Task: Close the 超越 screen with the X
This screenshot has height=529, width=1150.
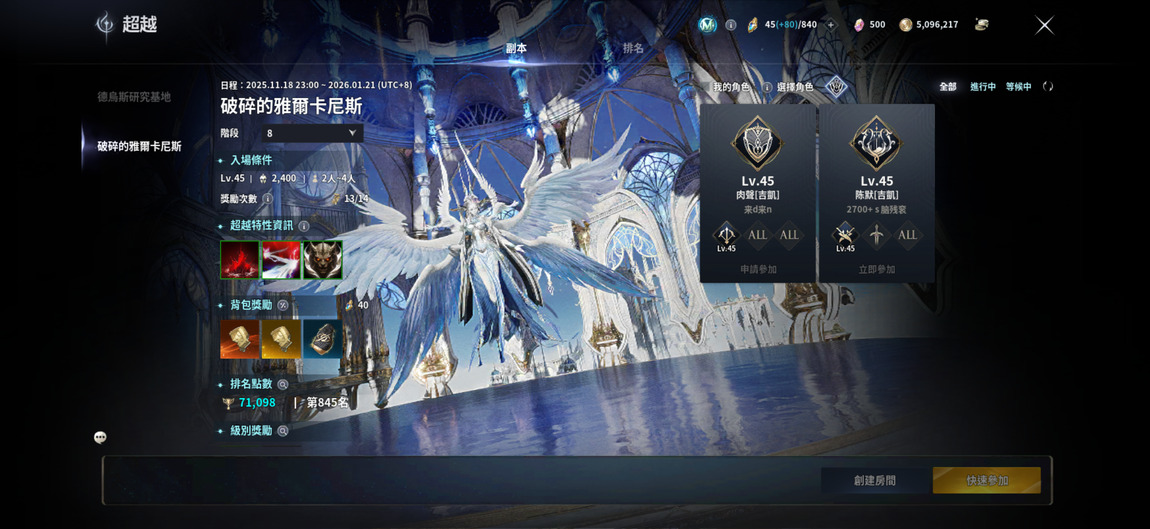Action: [1044, 25]
